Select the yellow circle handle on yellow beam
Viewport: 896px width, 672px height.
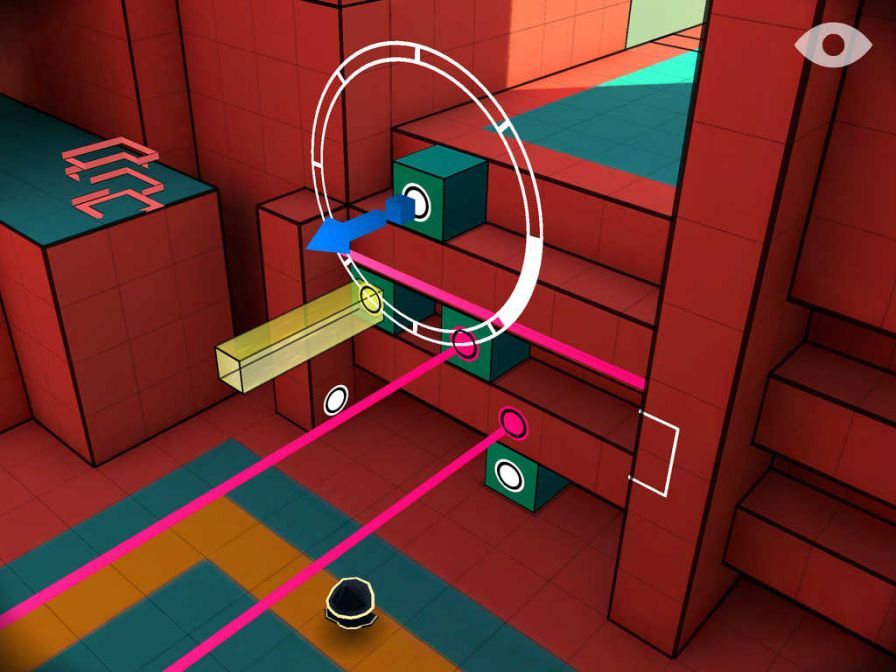coord(370,297)
